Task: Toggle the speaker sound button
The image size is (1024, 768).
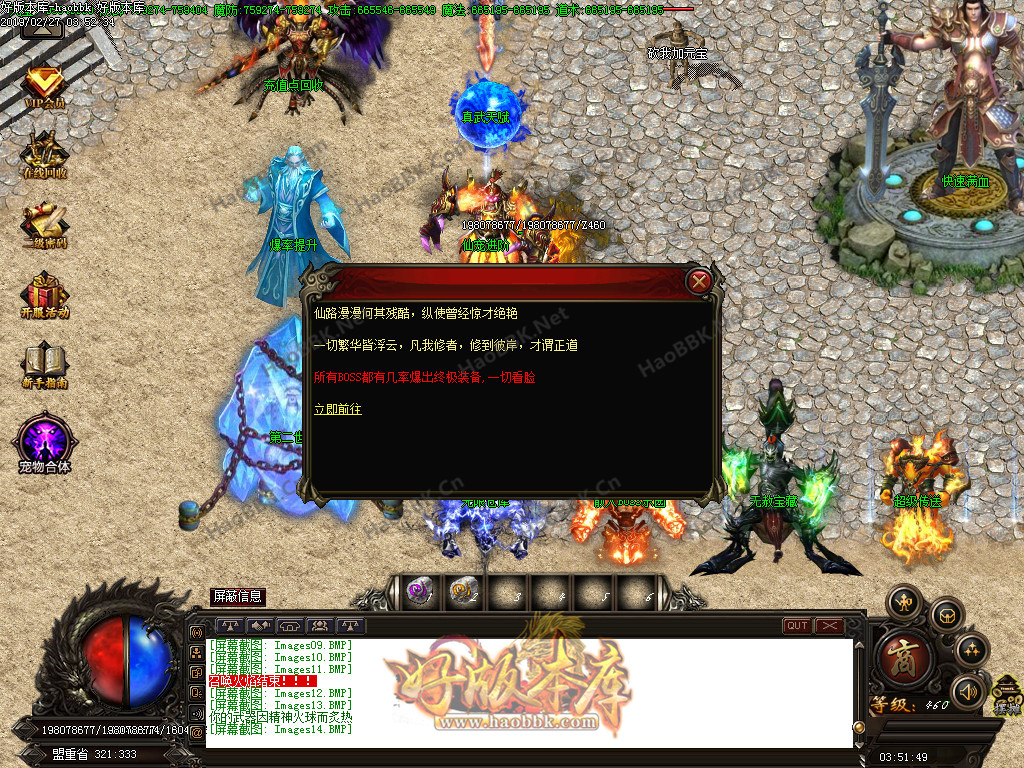Action: tap(967, 690)
